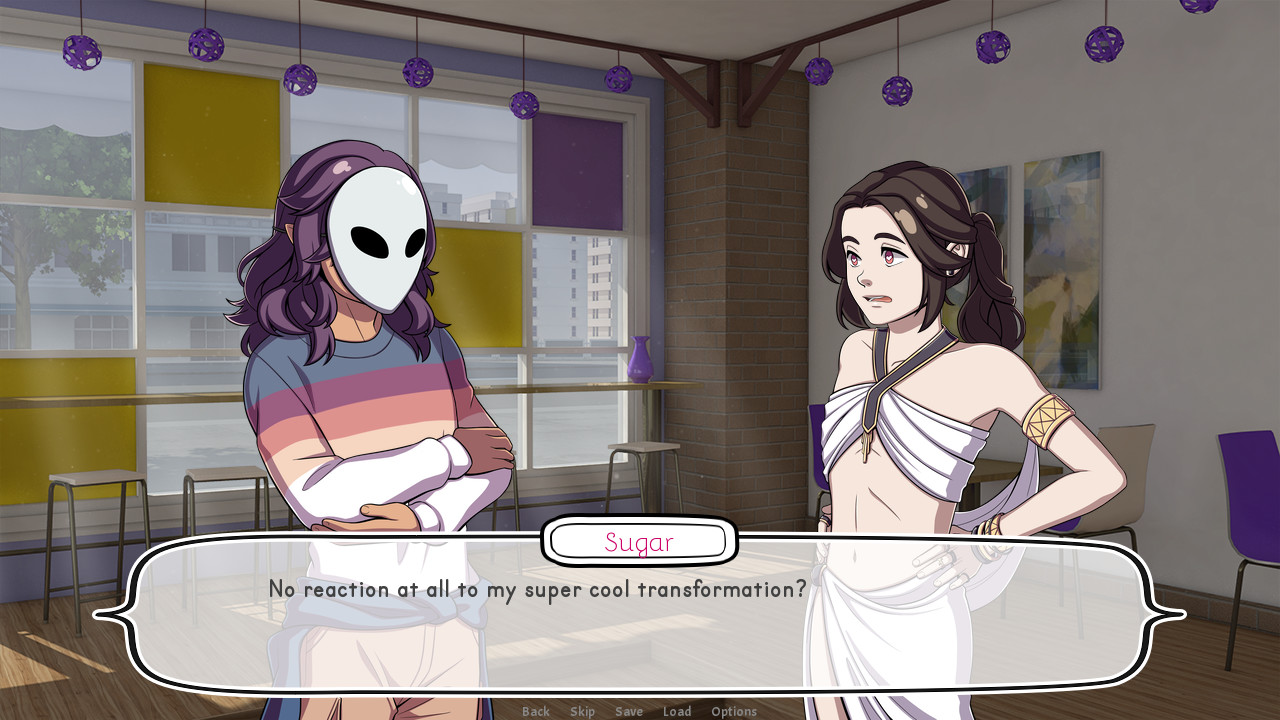Viewport: 1280px width, 720px height.
Task: Load a previously saved game
Action: 678,711
